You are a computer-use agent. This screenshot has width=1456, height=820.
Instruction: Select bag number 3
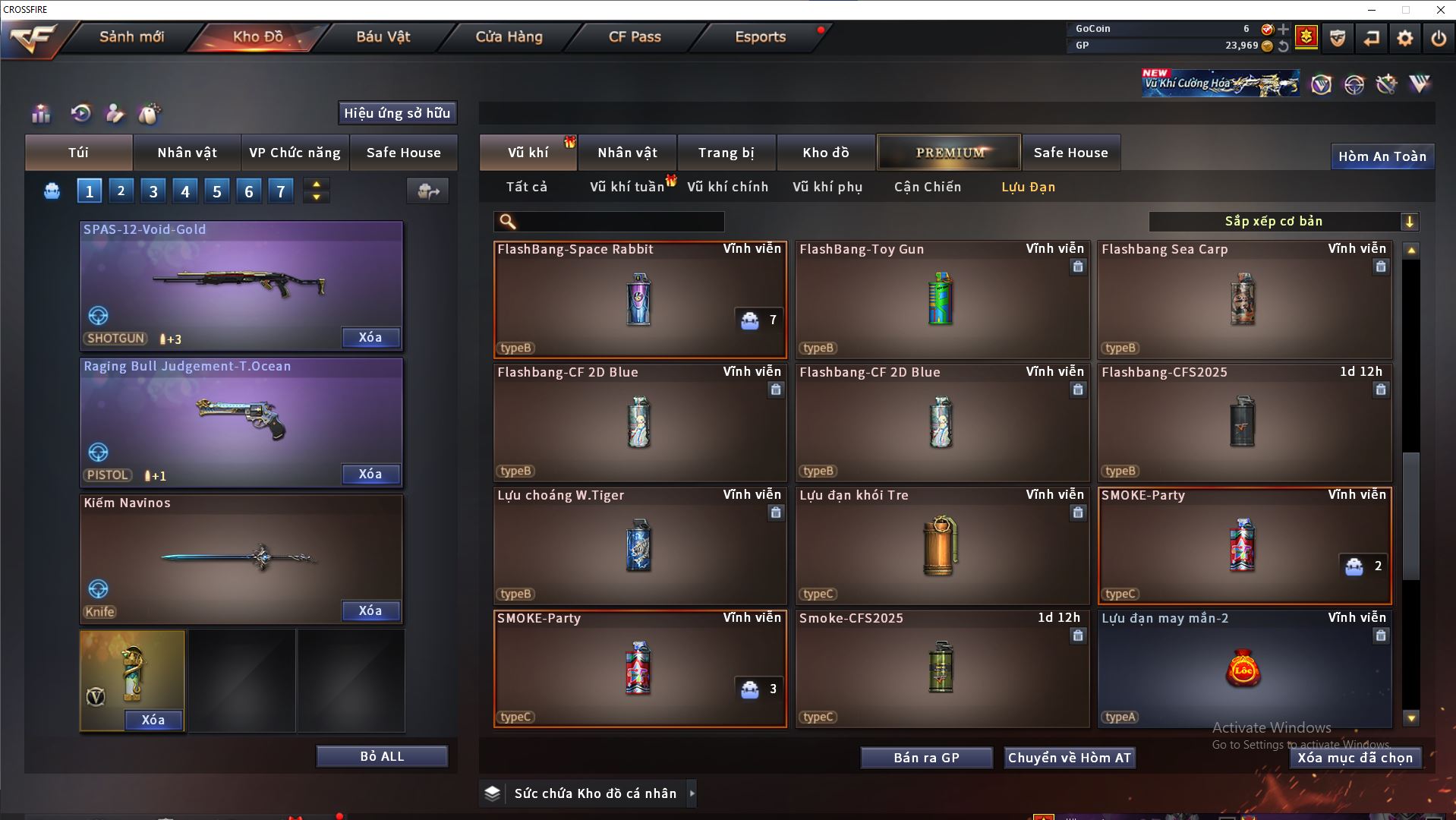(x=153, y=191)
